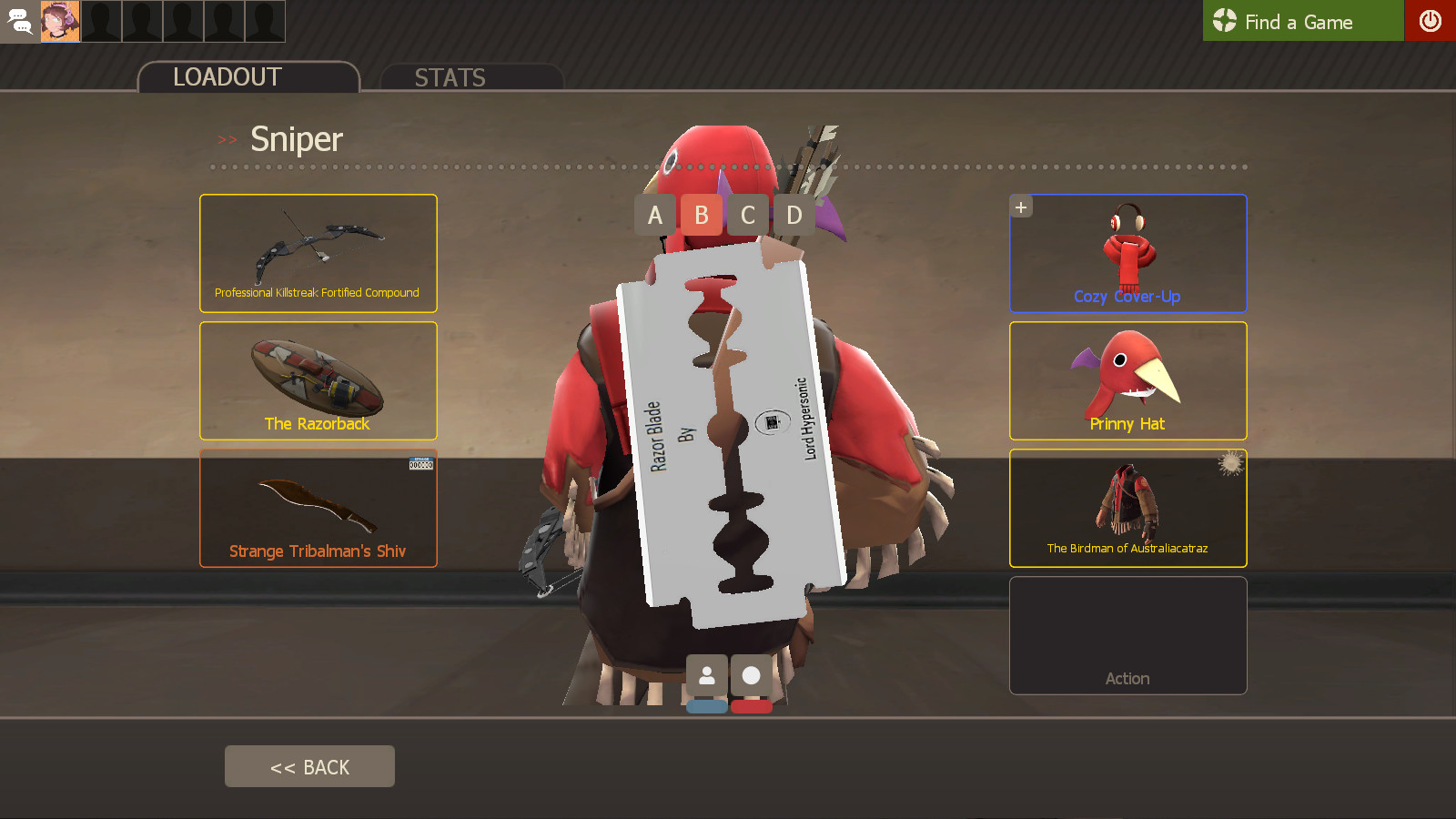Click the plus icon on Cozy Cover-Up

tap(1020, 206)
